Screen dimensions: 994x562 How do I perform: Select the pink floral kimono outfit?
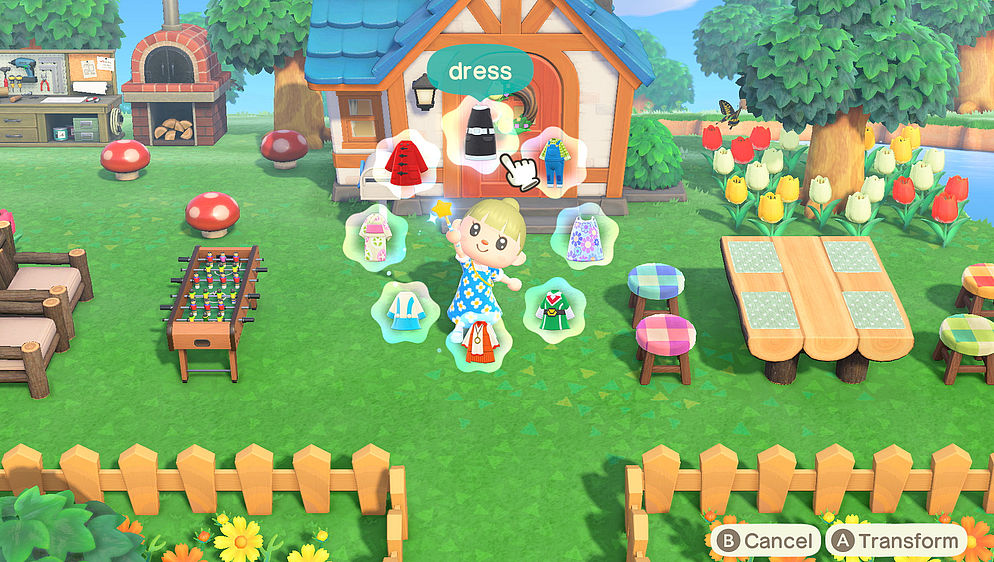(374, 236)
